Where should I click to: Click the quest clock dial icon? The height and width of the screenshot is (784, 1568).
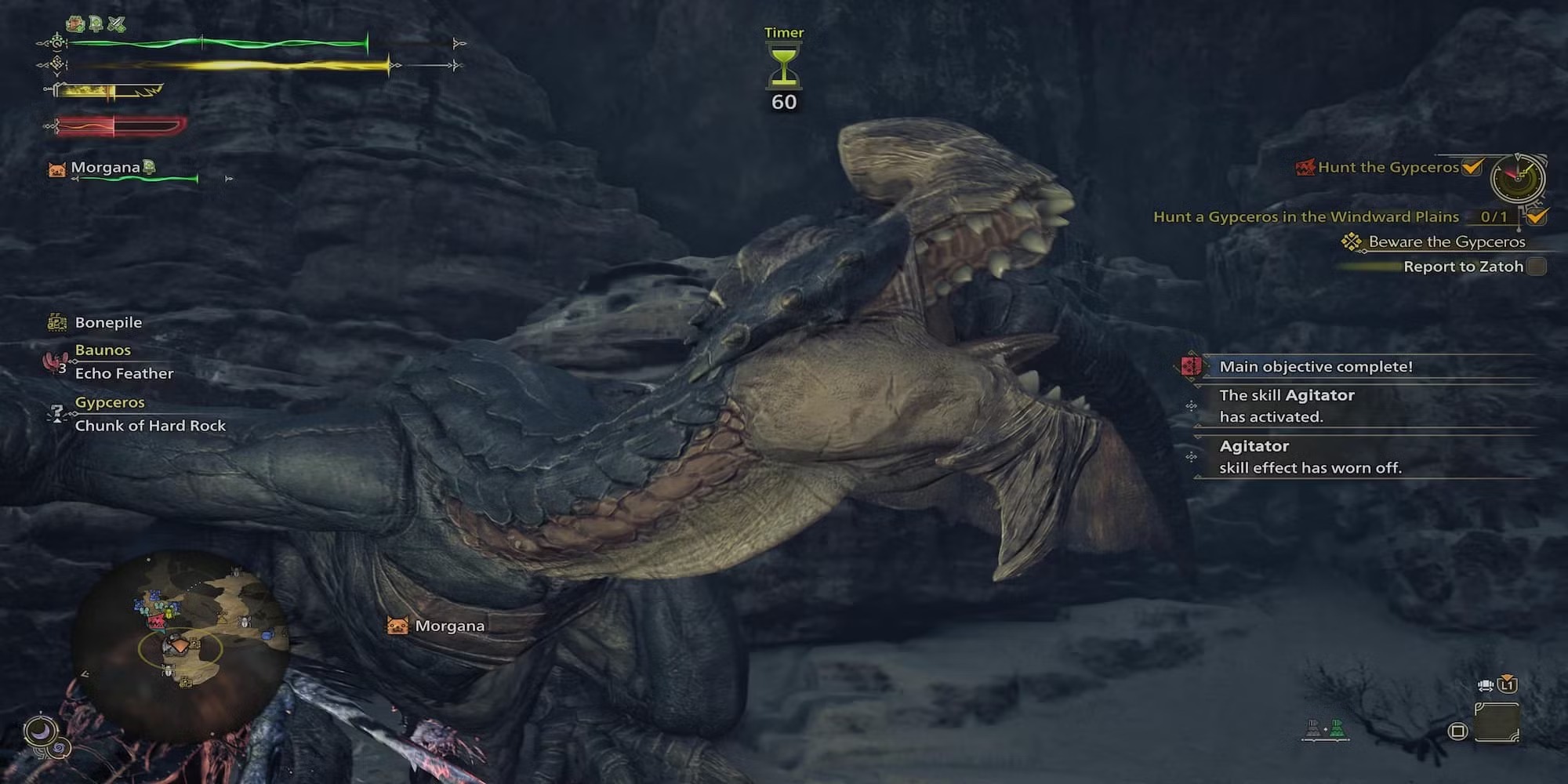pos(1518,179)
